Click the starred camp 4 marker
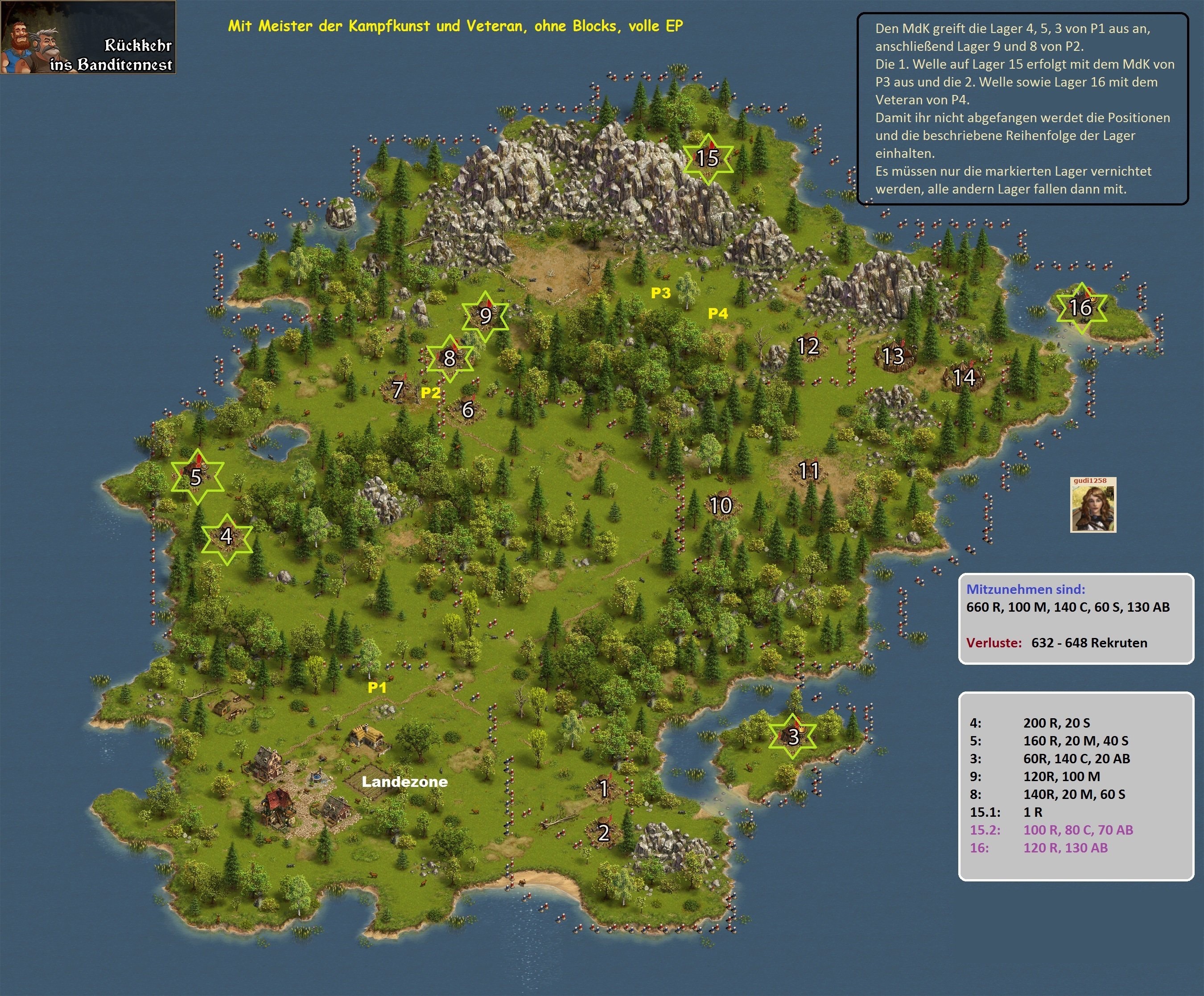This screenshot has width=1204, height=996. pyautogui.click(x=227, y=537)
